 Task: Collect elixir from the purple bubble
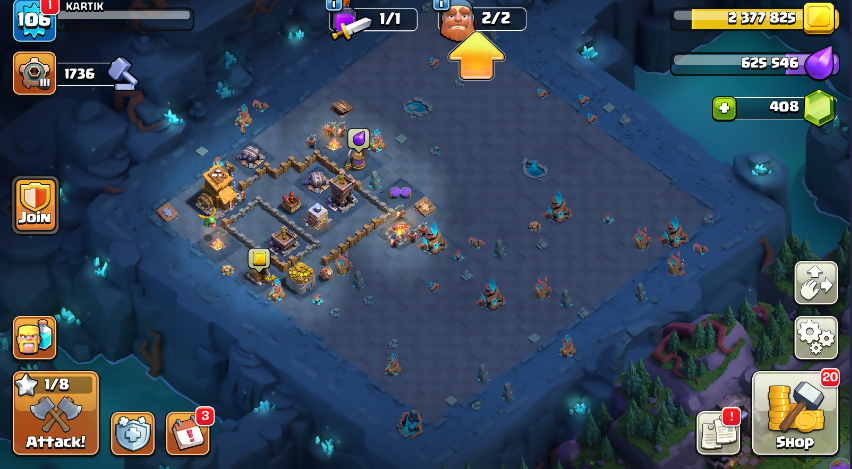click(358, 138)
